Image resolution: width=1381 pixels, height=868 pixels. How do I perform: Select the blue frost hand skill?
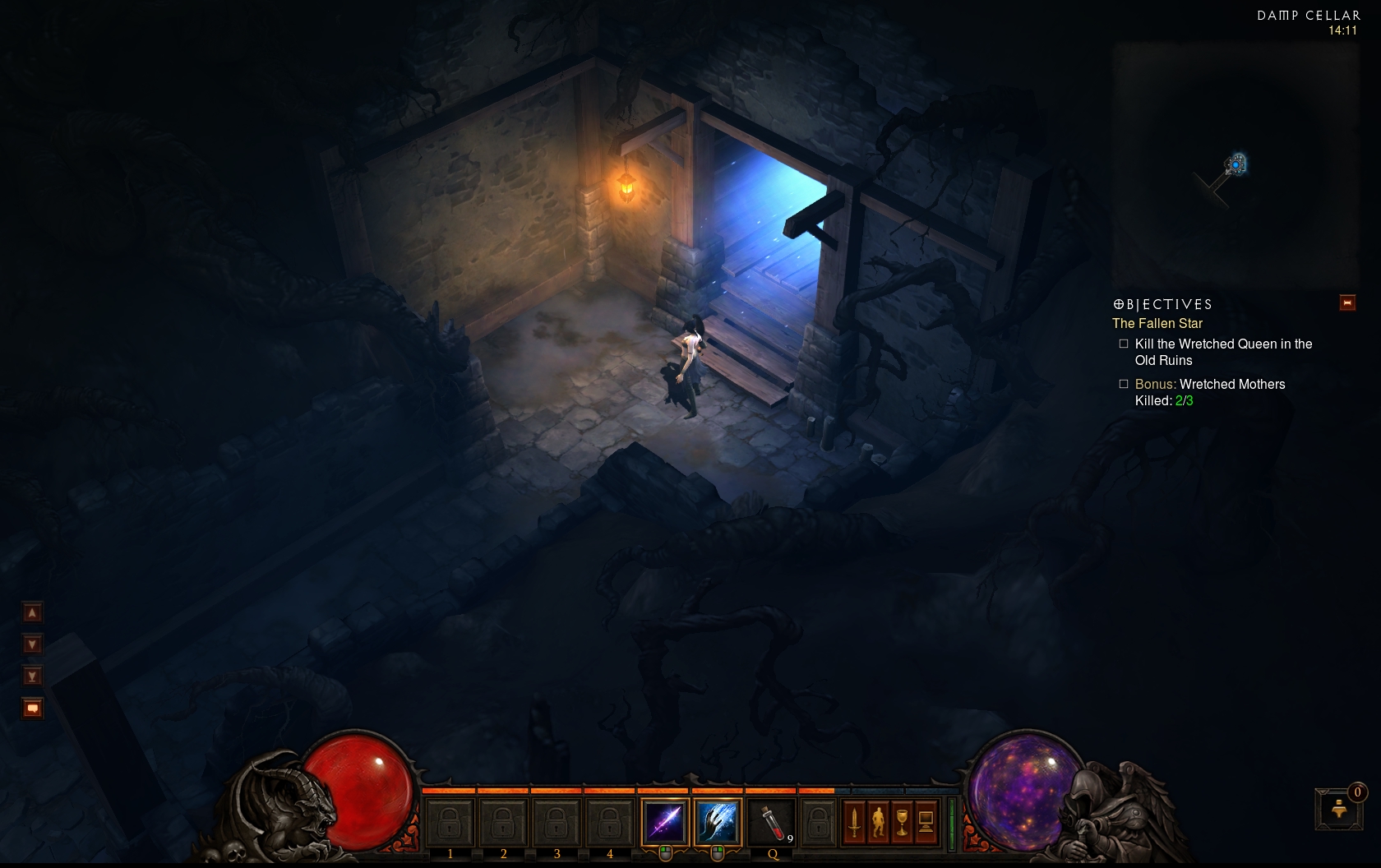coord(717,821)
